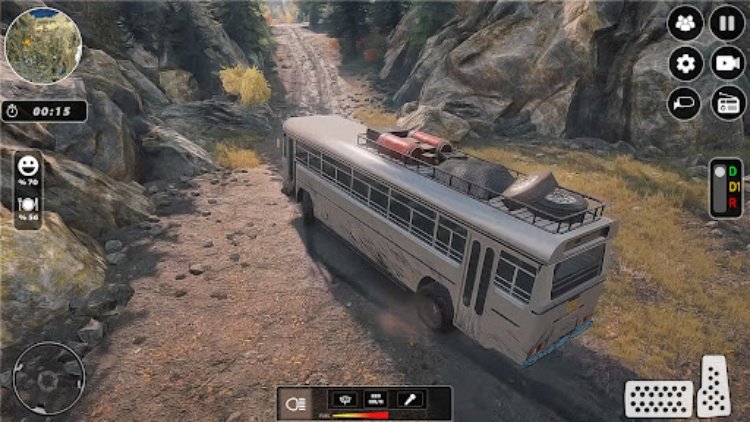750x422 pixels.
Task: Open the gear settings menu
Action: (x=686, y=64)
